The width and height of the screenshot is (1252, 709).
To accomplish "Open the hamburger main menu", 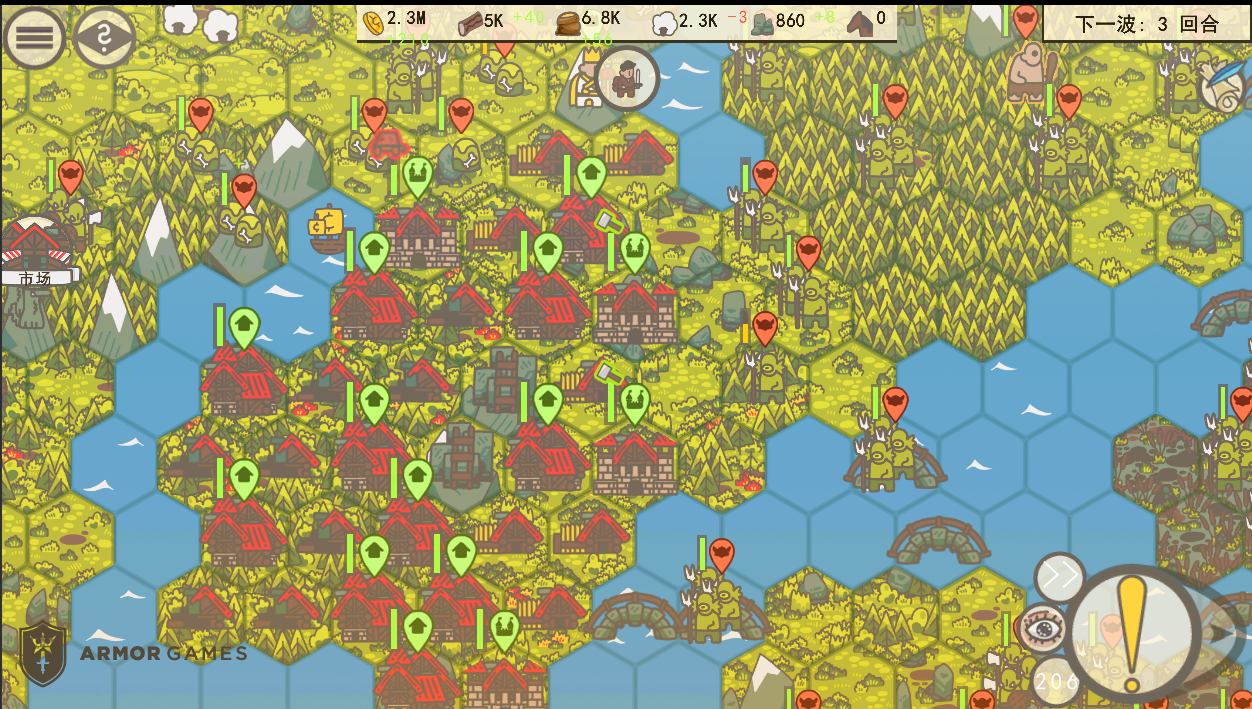I will 34,38.
